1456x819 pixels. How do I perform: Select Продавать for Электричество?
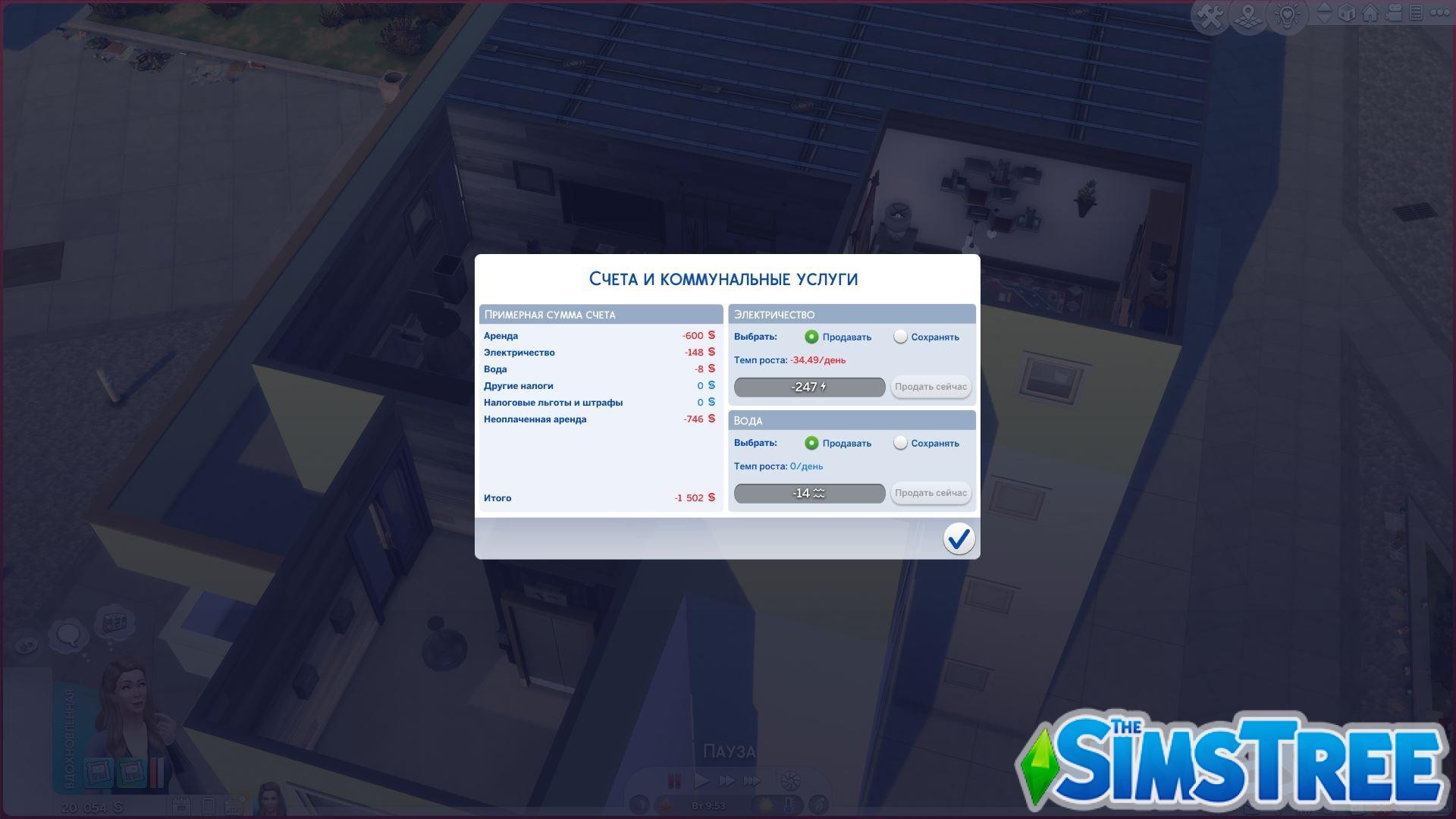coord(811,337)
